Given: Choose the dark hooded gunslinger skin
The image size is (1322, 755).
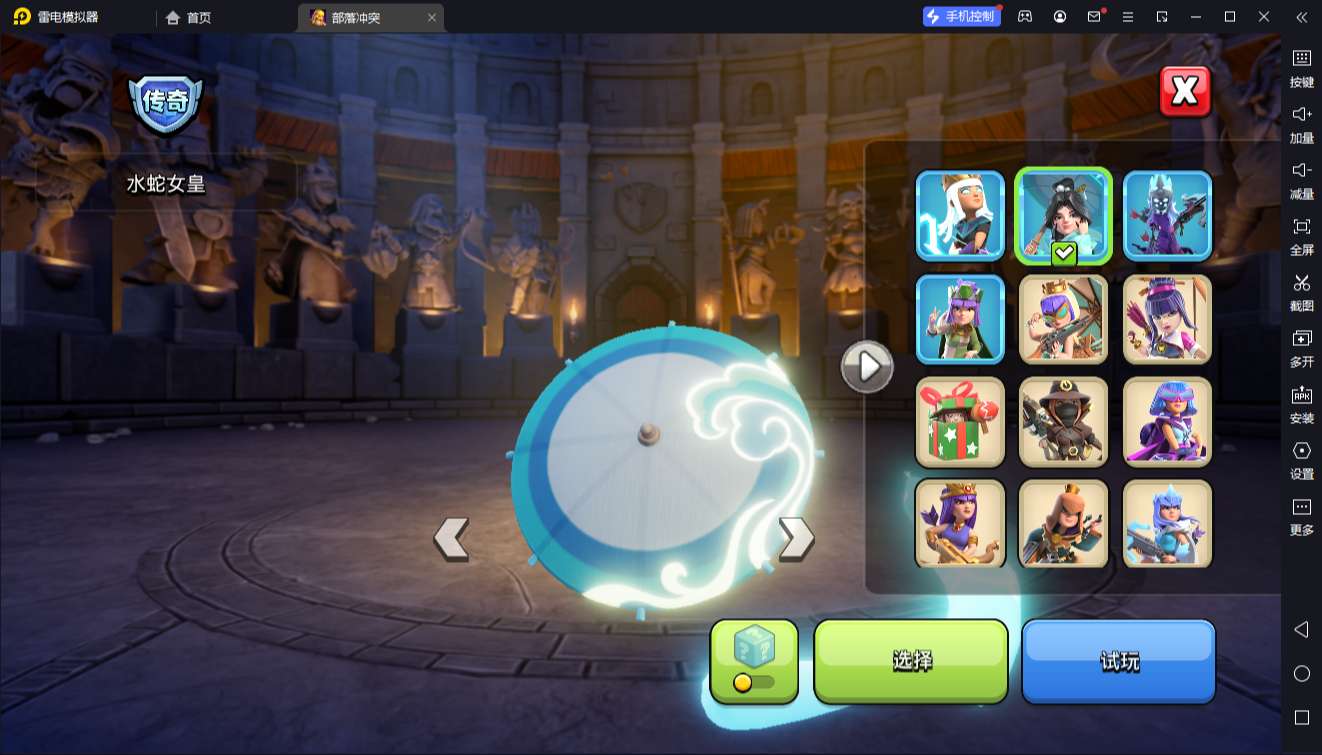Looking at the screenshot, I should point(1063,422).
